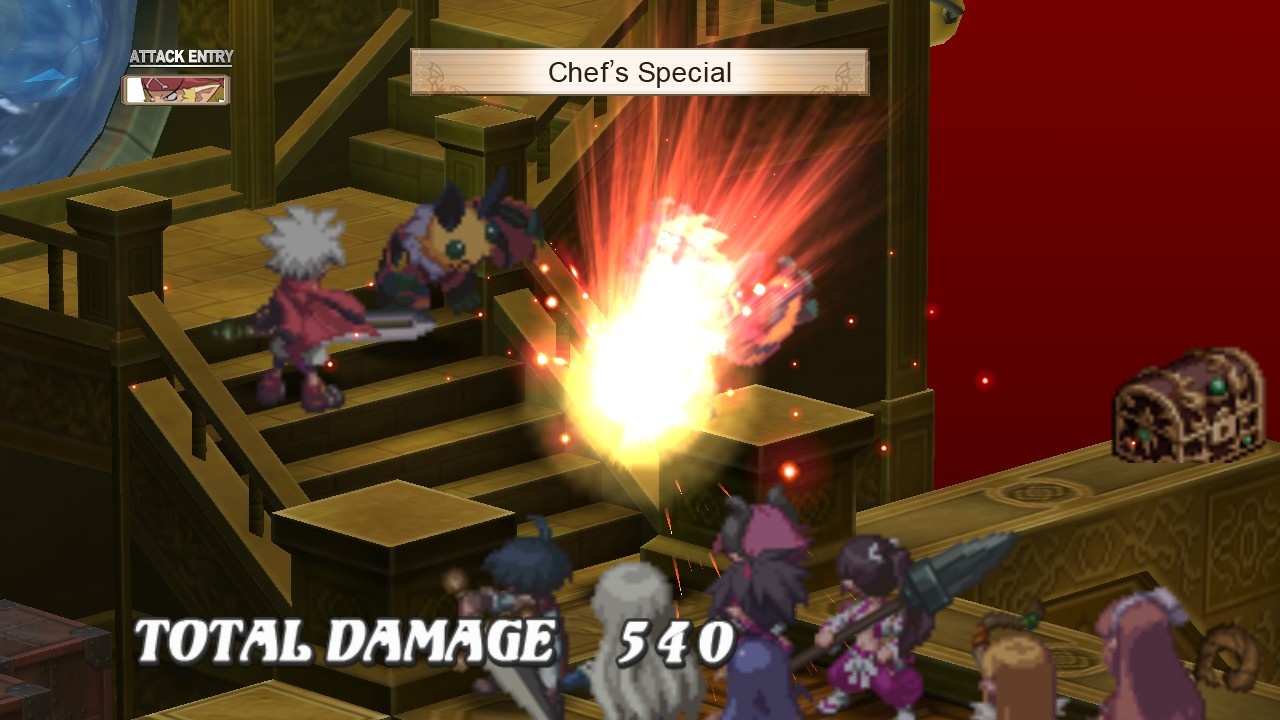Select the Attack Entry header label
Image resolution: width=1280 pixels, height=720 pixels.
(176, 57)
